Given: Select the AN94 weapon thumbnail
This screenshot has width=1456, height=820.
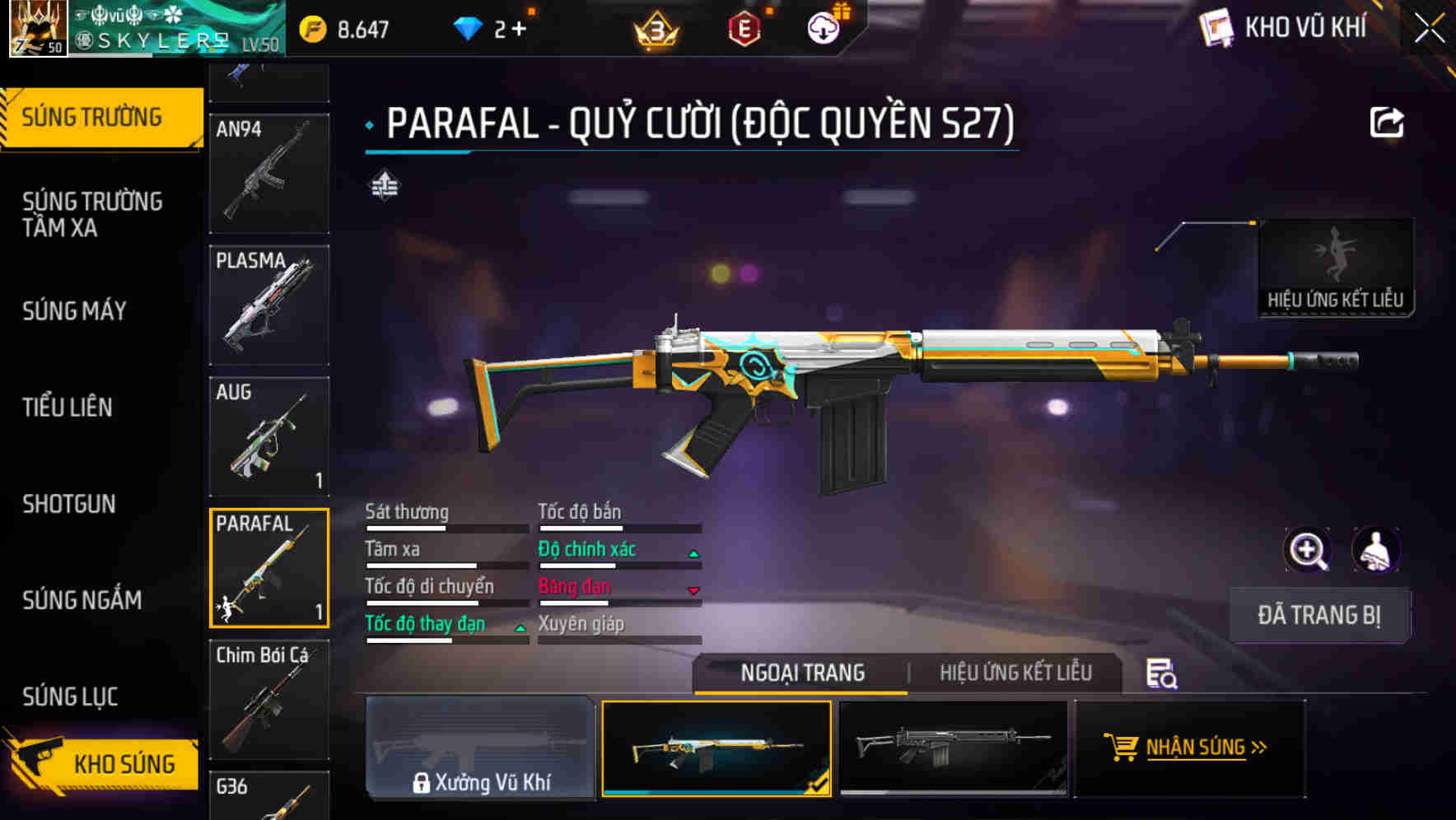Looking at the screenshot, I should (x=268, y=173).
